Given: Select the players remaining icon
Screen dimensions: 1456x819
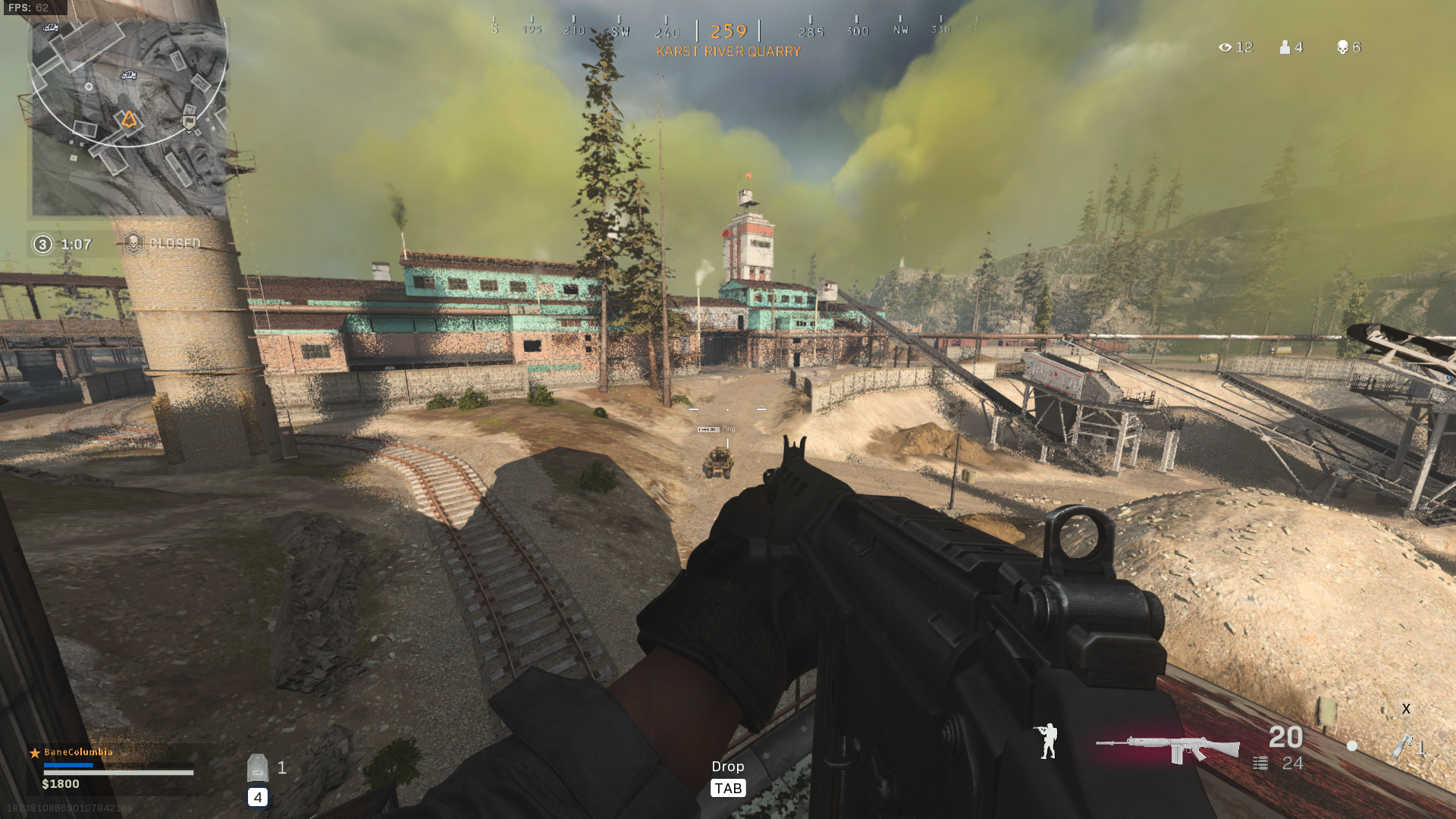Looking at the screenshot, I should coord(1285,48).
